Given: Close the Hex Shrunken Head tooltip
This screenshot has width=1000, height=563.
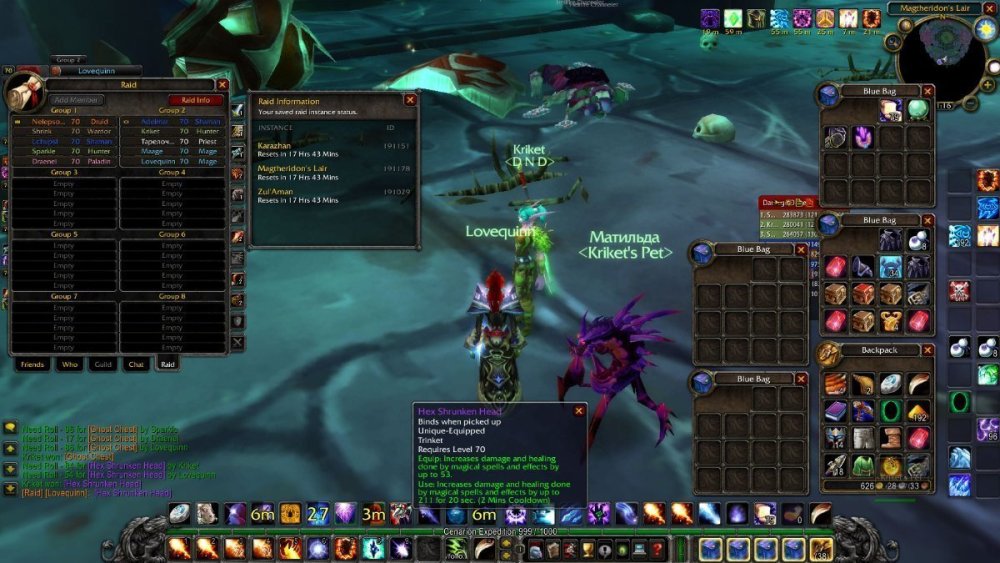Looking at the screenshot, I should click(x=578, y=410).
